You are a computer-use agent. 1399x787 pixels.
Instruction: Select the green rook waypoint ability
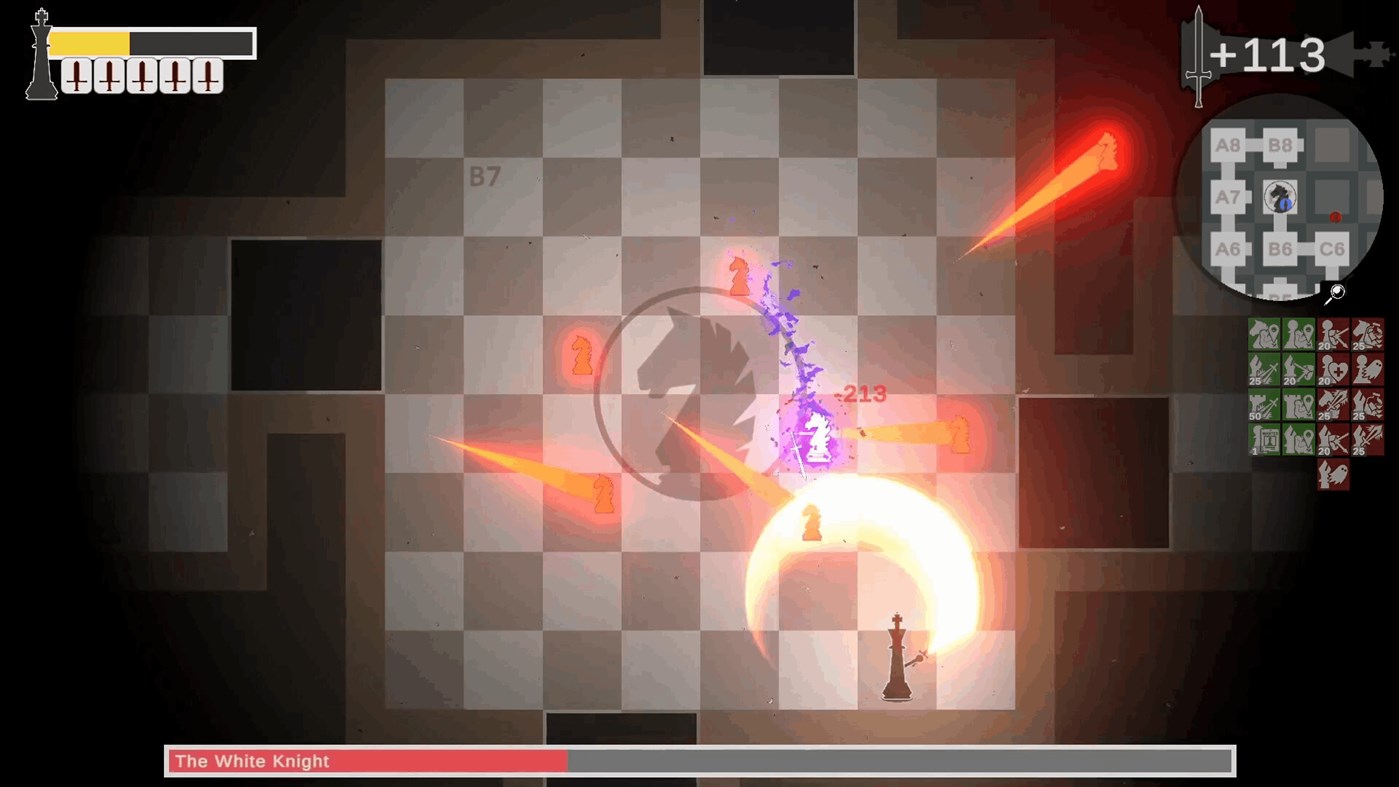point(1297,405)
